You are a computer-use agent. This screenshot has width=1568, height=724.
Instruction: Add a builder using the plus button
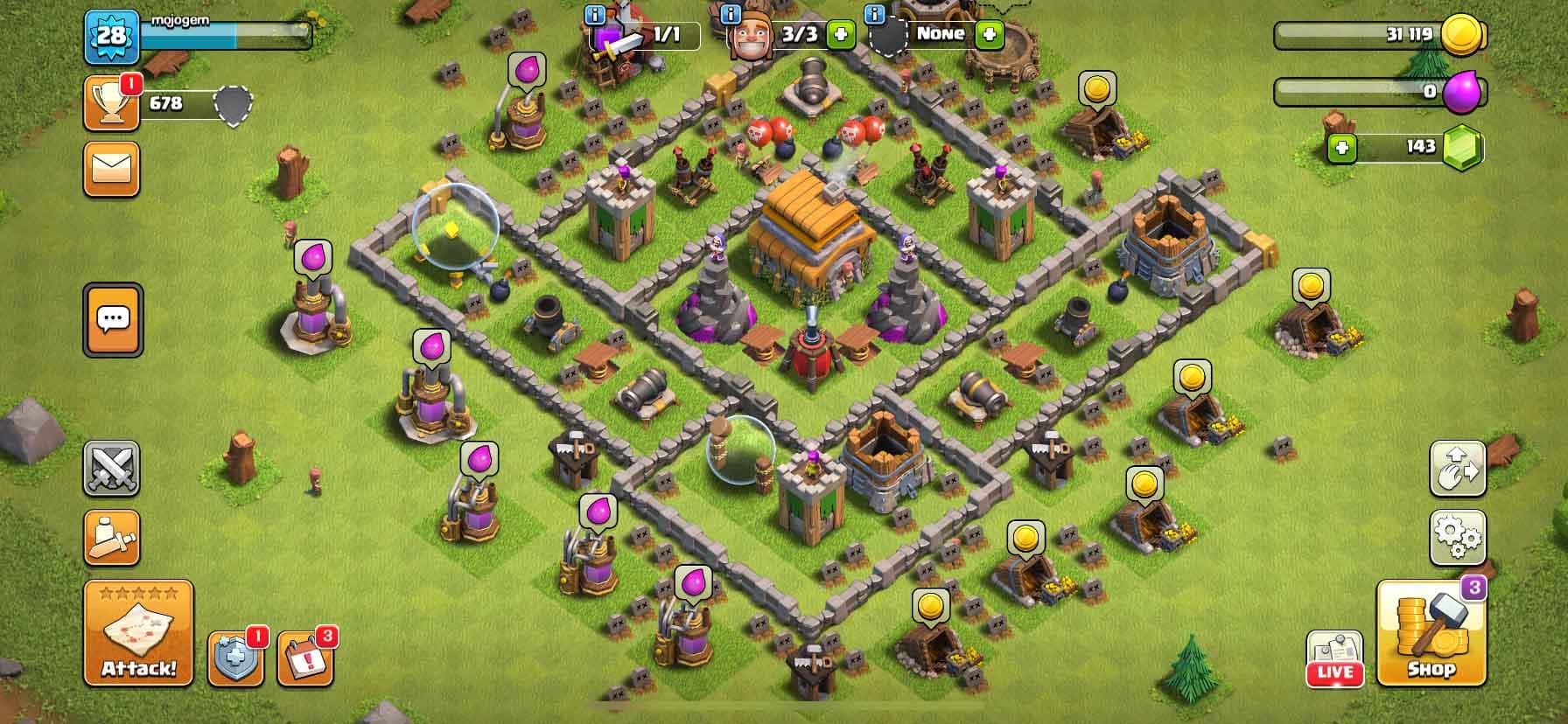pos(841,35)
